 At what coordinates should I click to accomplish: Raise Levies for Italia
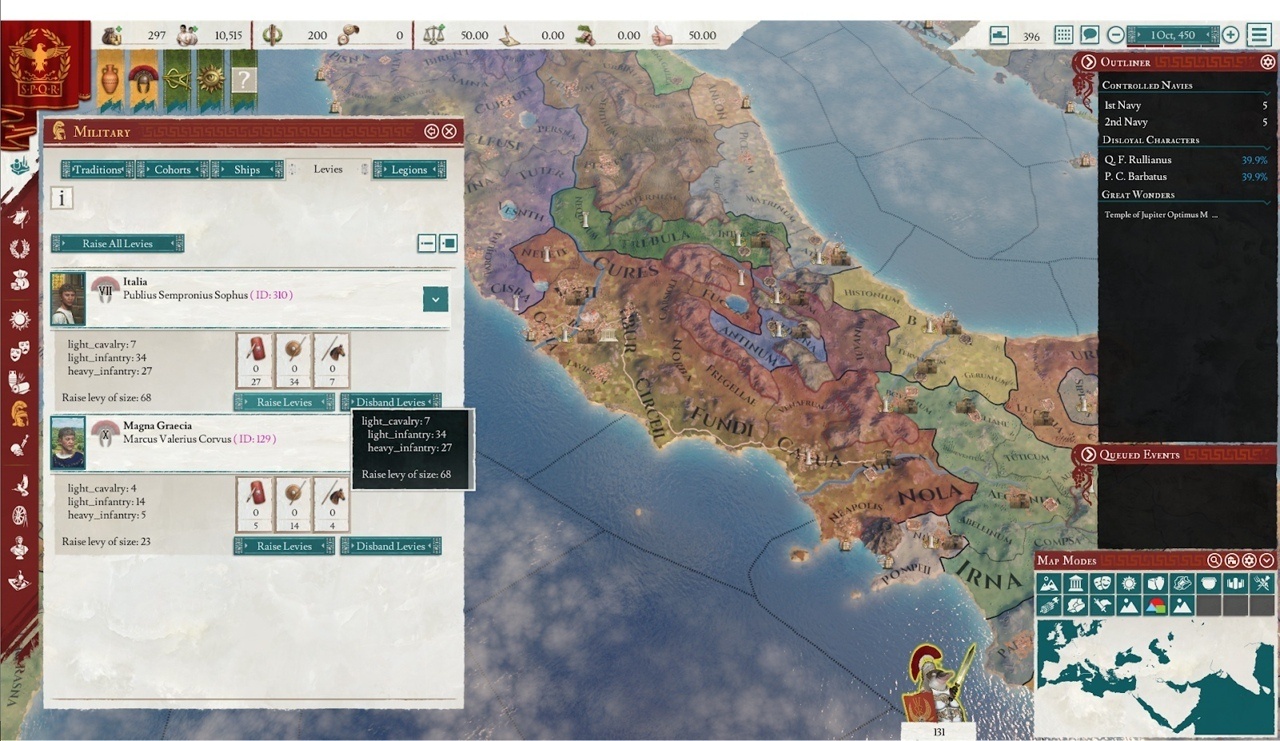coord(284,402)
